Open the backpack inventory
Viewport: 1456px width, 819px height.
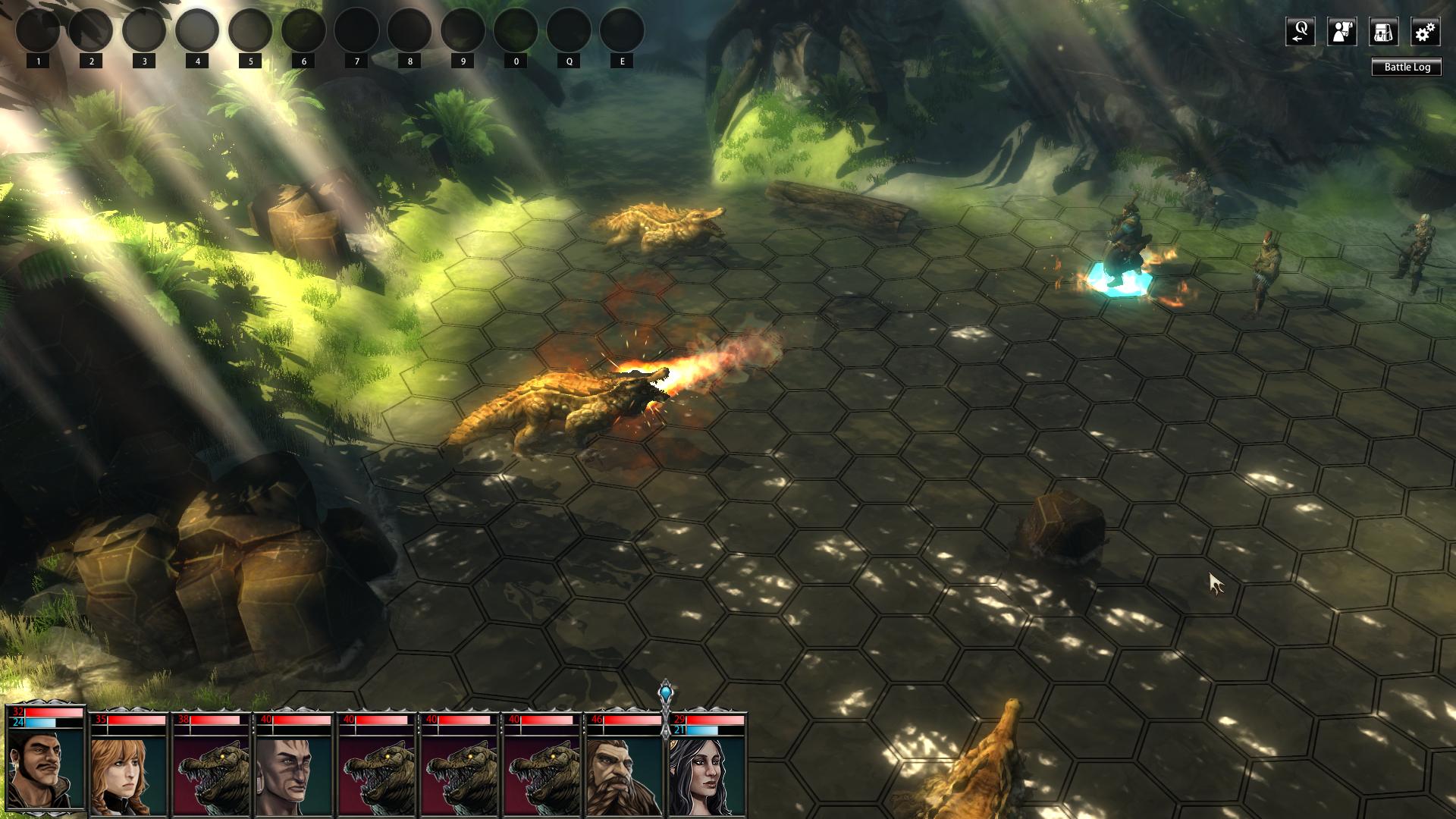tap(1383, 32)
